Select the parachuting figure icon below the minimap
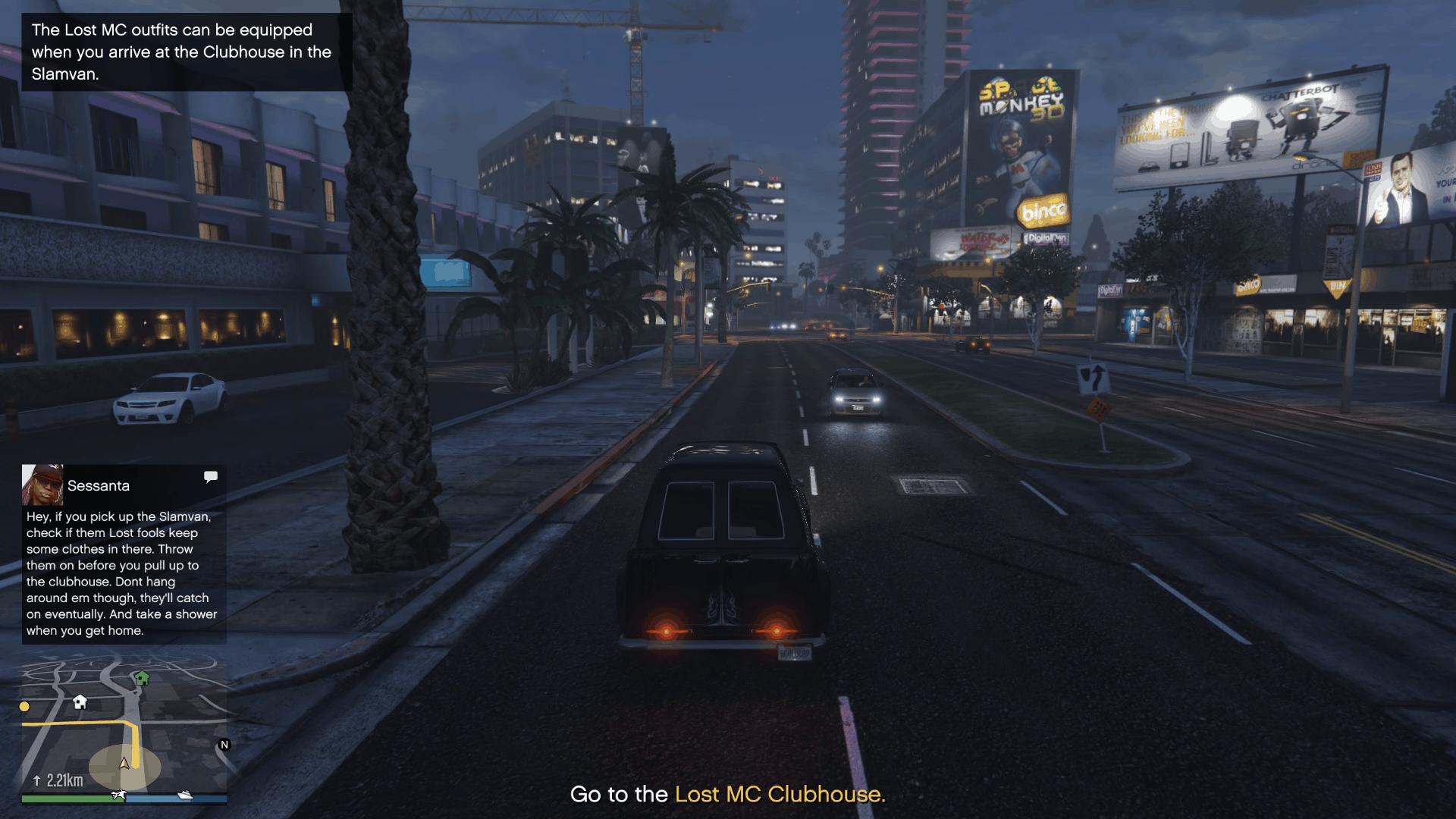Image resolution: width=1456 pixels, height=819 pixels. (118, 795)
